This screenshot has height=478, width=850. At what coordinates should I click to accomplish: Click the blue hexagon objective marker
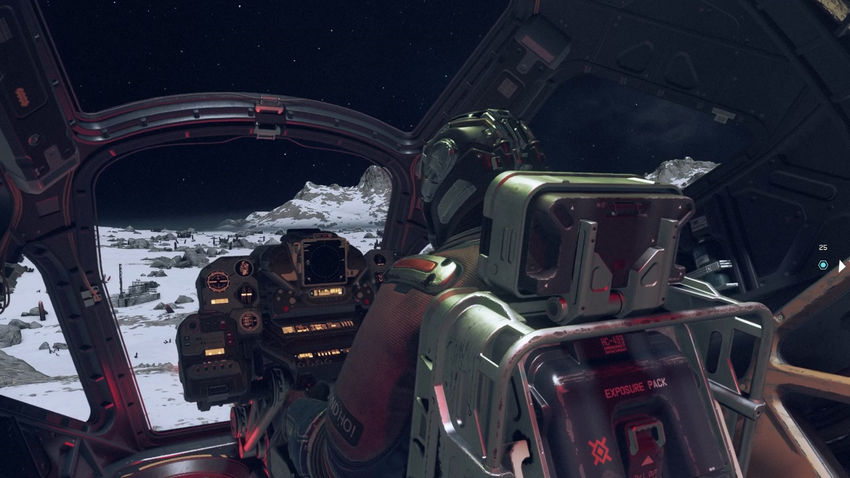click(822, 265)
